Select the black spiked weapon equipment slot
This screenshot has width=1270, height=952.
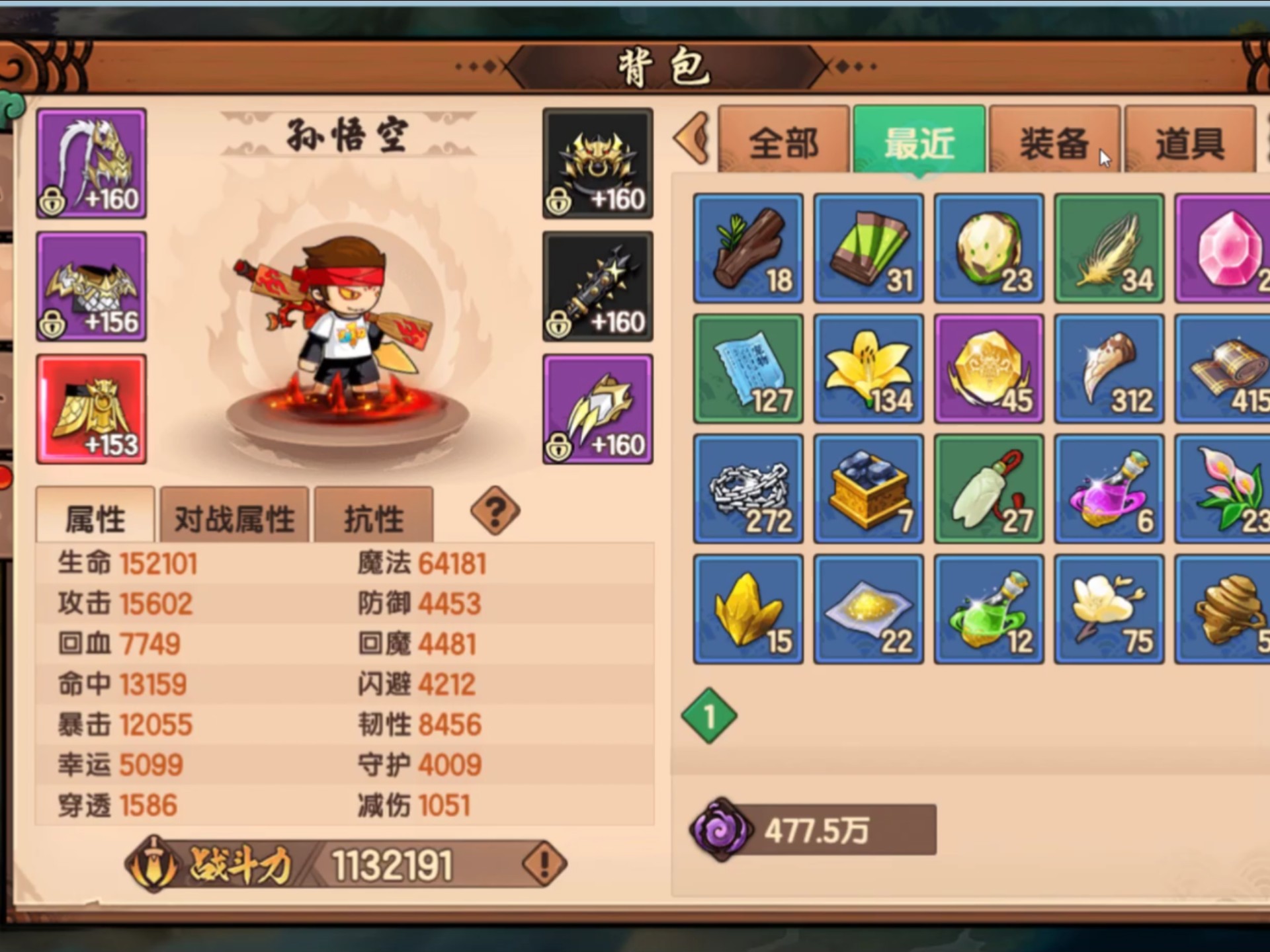pos(597,284)
